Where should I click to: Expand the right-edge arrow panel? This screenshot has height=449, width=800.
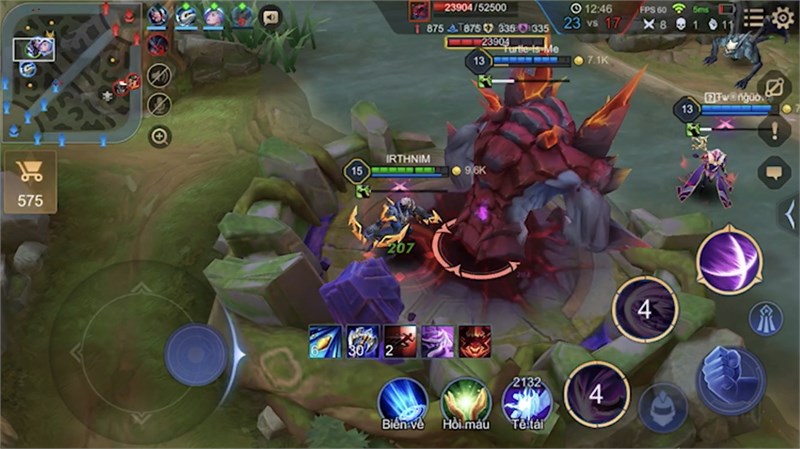click(790, 214)
